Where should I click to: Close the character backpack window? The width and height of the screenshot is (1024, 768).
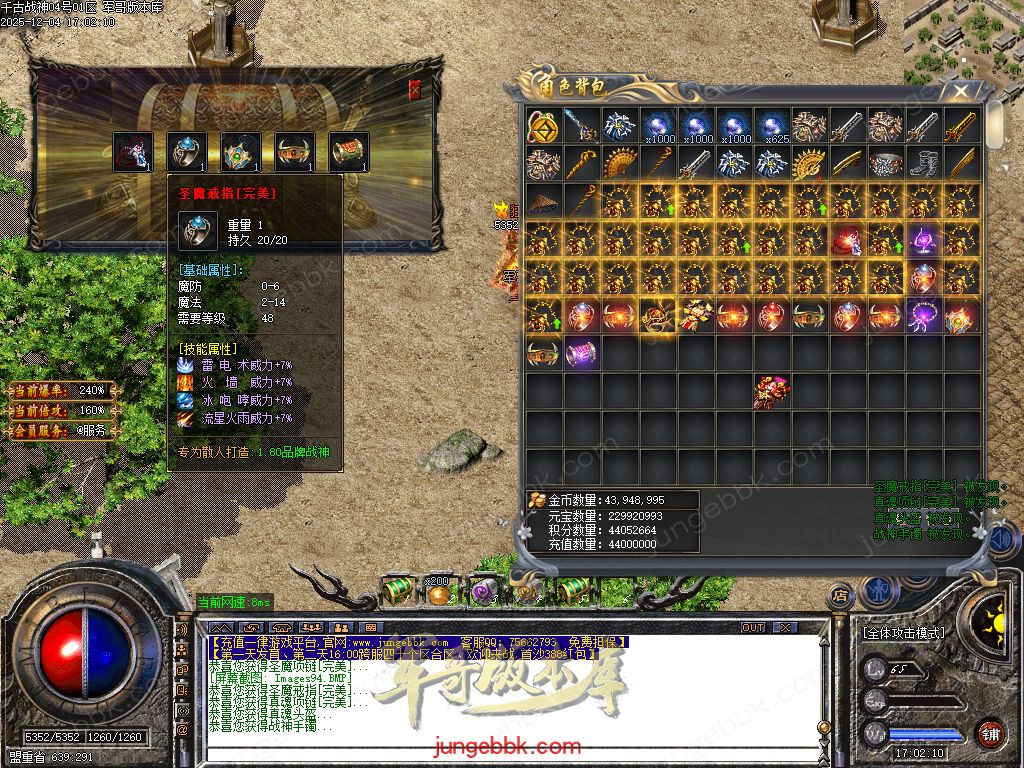[961, 92]
